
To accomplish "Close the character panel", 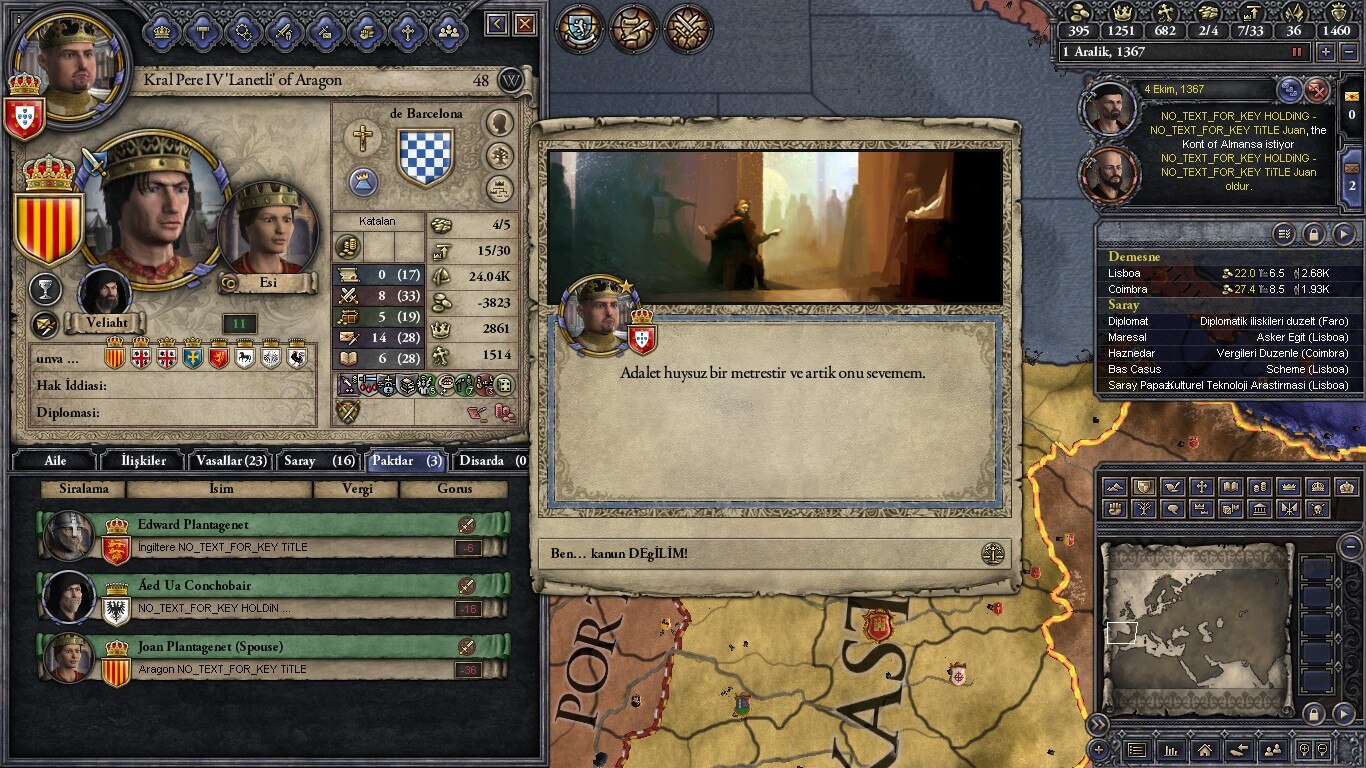I will [x=524, y=24].
